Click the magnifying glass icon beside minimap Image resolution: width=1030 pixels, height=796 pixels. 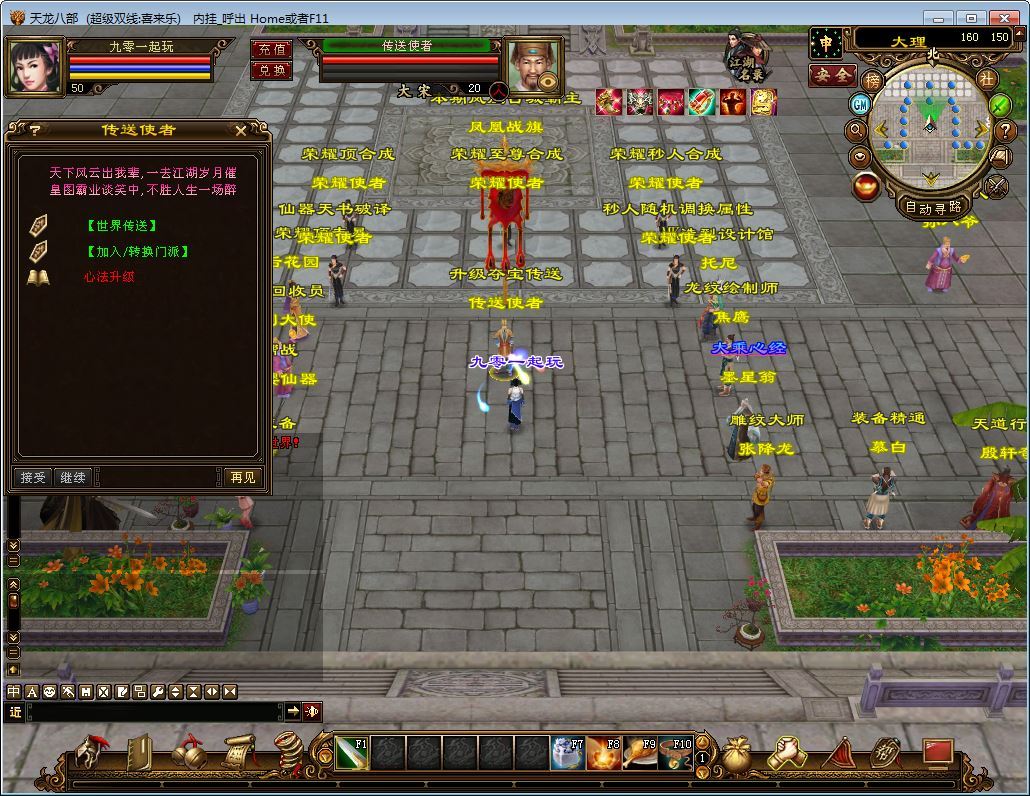(856, 130)
